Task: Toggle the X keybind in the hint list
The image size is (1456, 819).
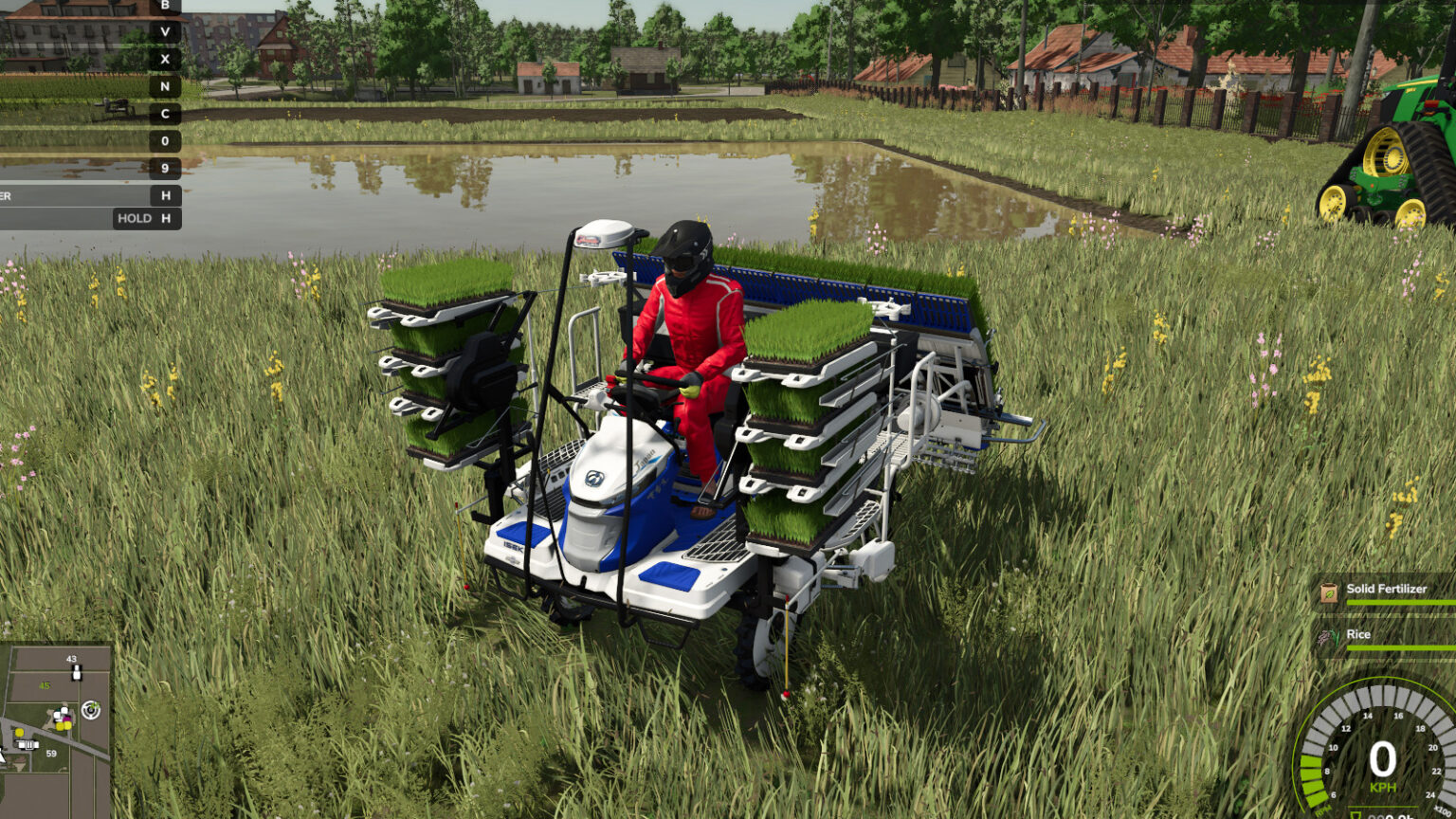Action: (x=166, y=60)
